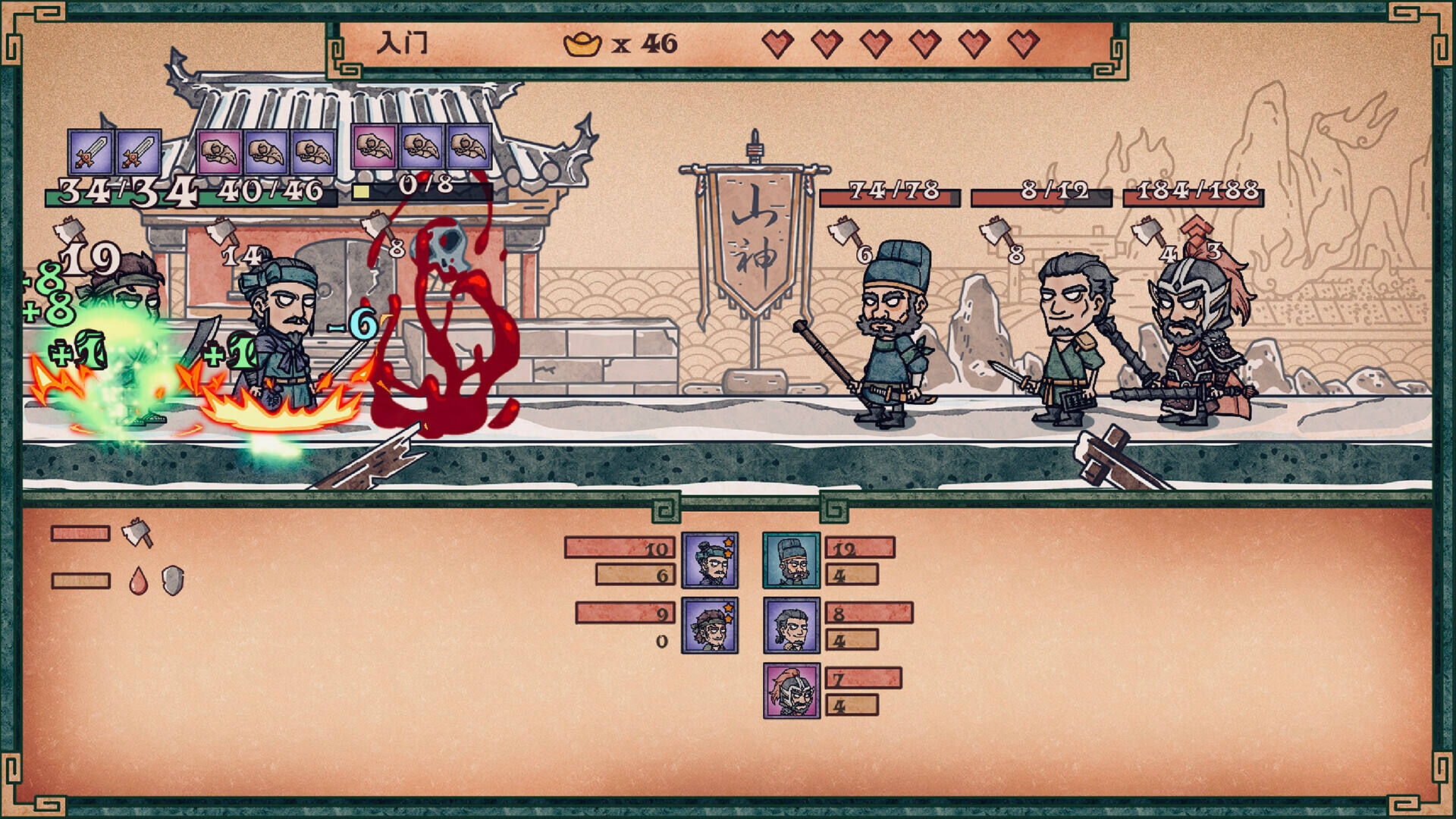
Task: Pick the dark-haired enemy swordsman portrait
Action: 791,626
